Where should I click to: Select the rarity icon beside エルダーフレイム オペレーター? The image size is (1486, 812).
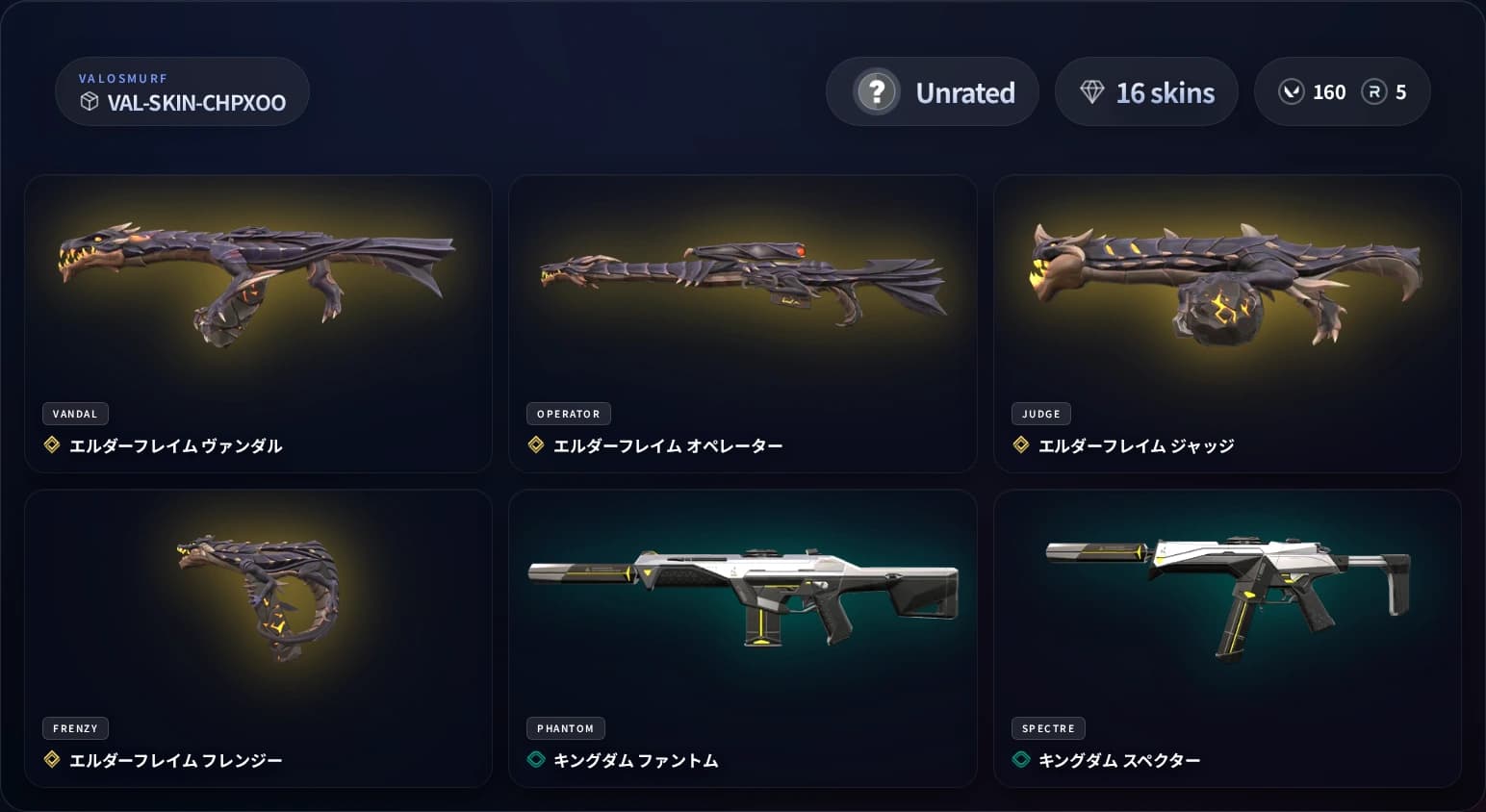tap(536, 444)
